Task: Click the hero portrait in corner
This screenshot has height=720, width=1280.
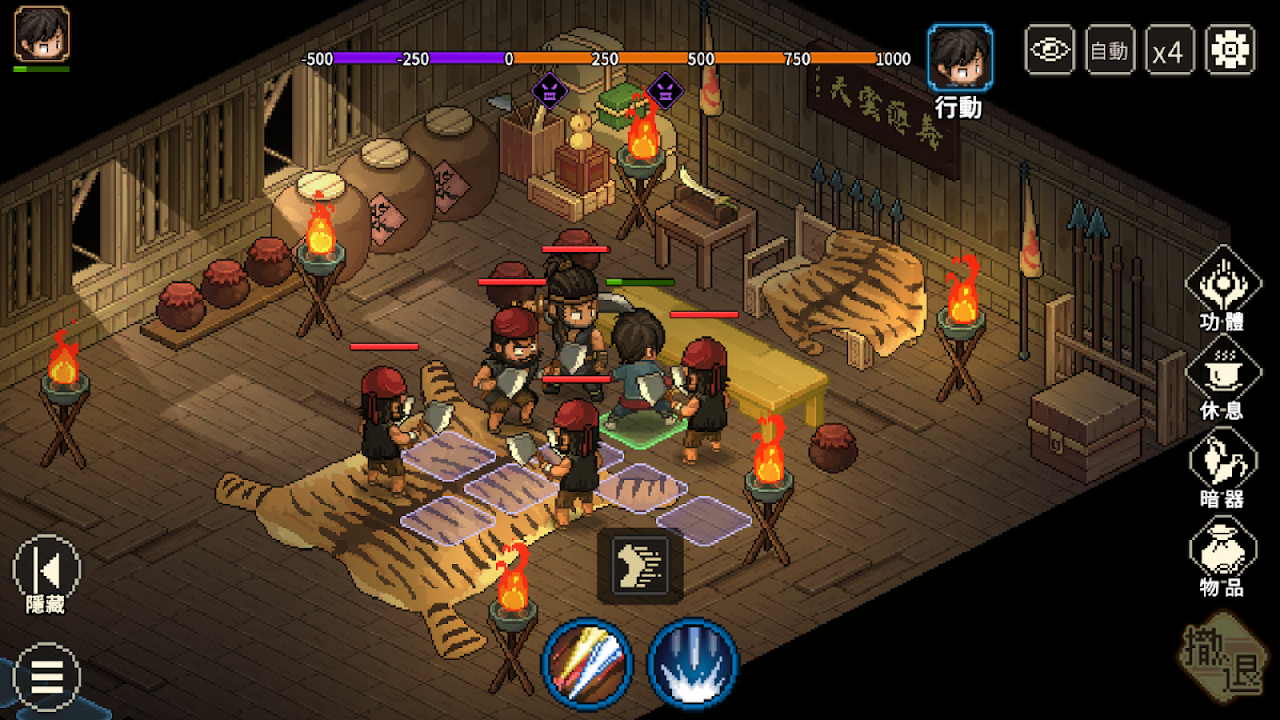Action: pos(42,34)
